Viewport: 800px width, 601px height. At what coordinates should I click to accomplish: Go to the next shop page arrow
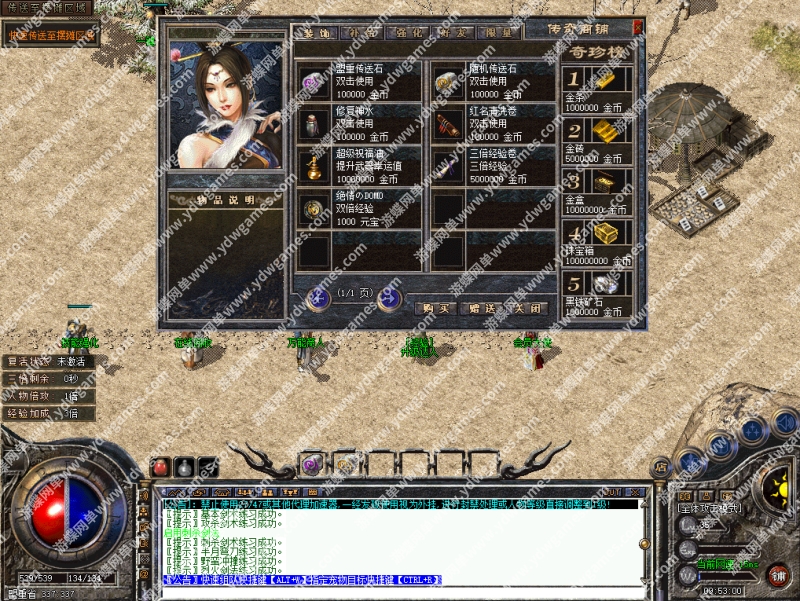point(388,296)
